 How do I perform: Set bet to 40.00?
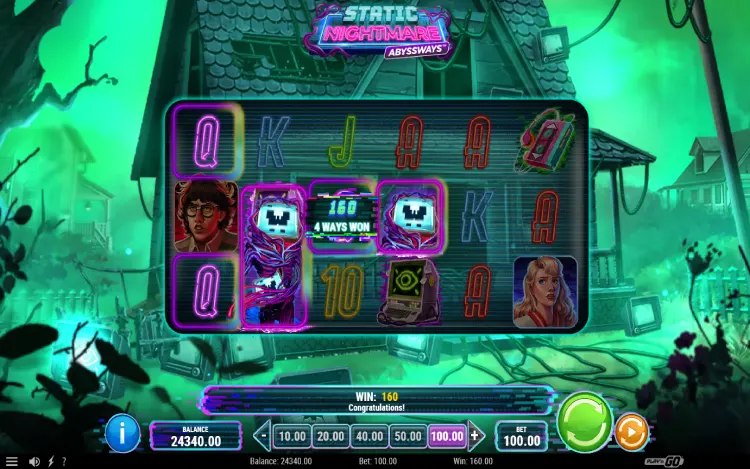click(x=369, y=436)
